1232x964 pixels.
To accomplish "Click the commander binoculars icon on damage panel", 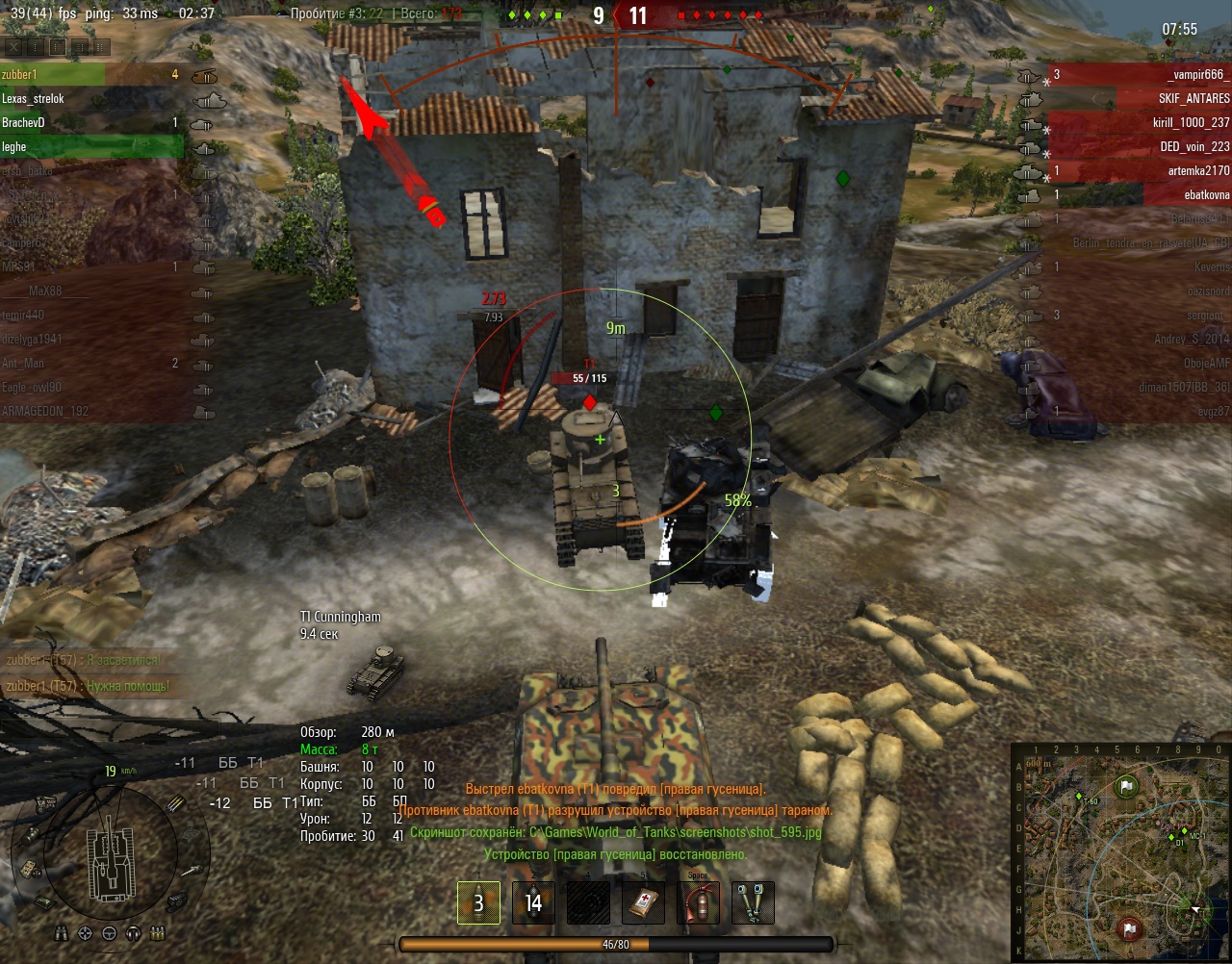I will [x=62, y=933].
